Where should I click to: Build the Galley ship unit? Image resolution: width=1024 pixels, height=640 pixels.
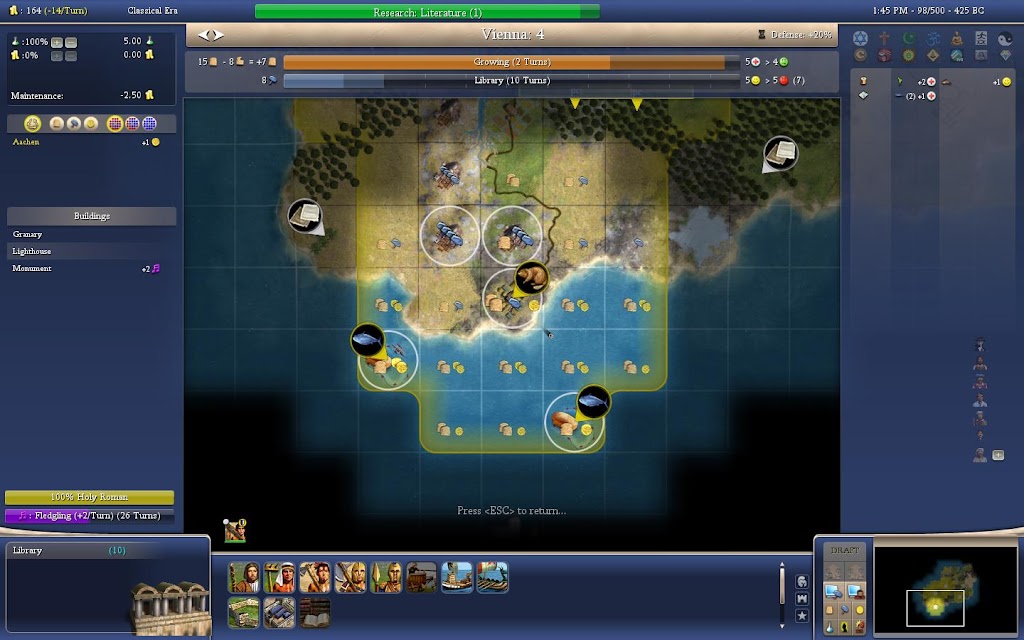pos(491,577)
